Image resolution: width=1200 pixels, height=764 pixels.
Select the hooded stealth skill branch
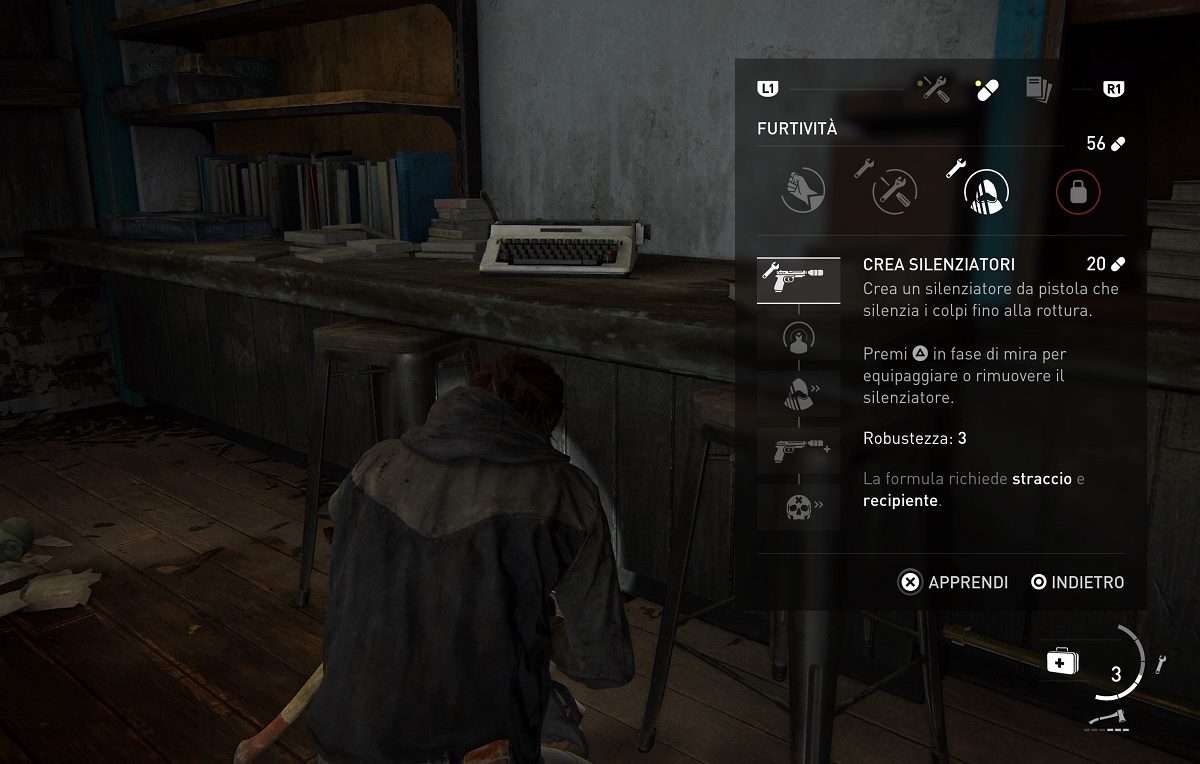click(985, 189)
